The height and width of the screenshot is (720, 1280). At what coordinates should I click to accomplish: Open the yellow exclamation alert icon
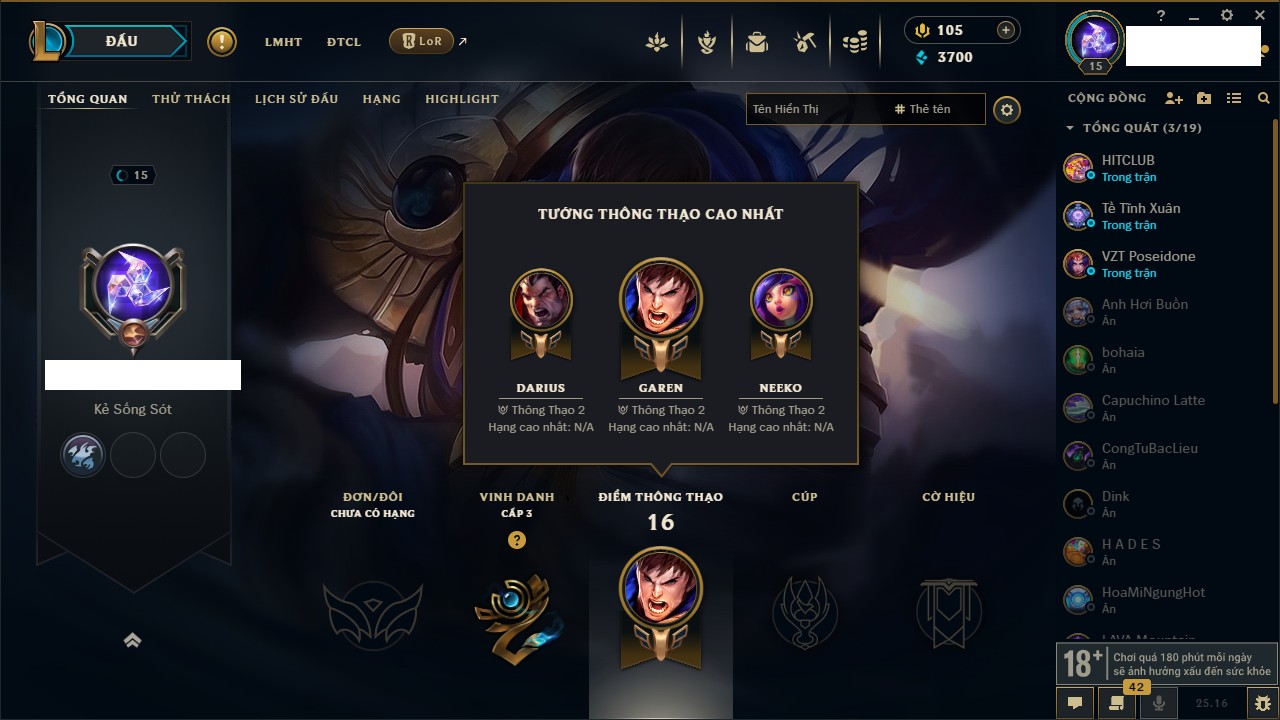[x=222, y=42]
